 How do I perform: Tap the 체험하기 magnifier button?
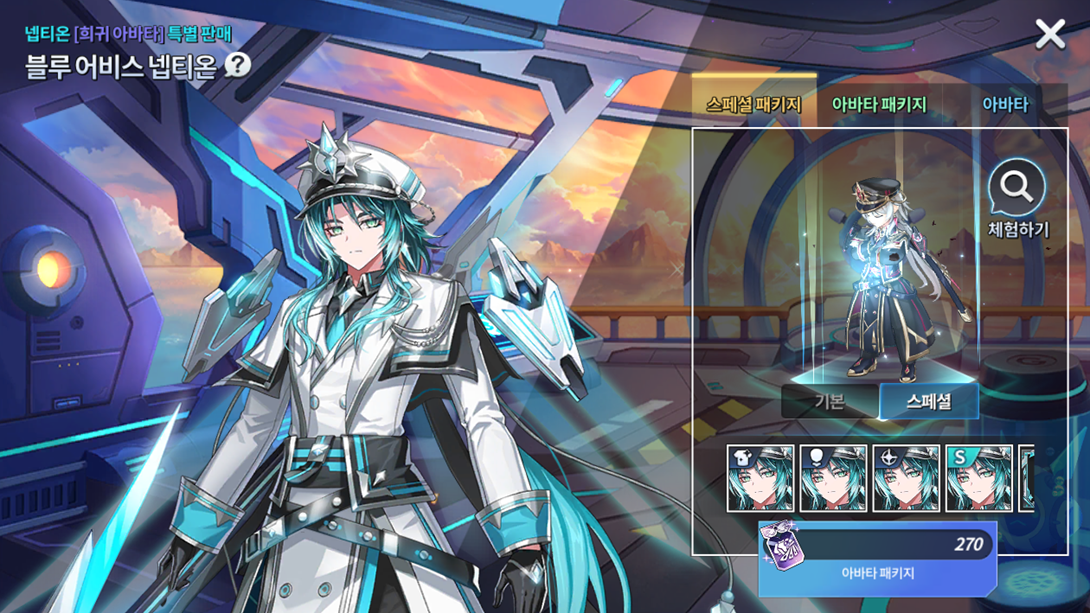coord(1017,200)
